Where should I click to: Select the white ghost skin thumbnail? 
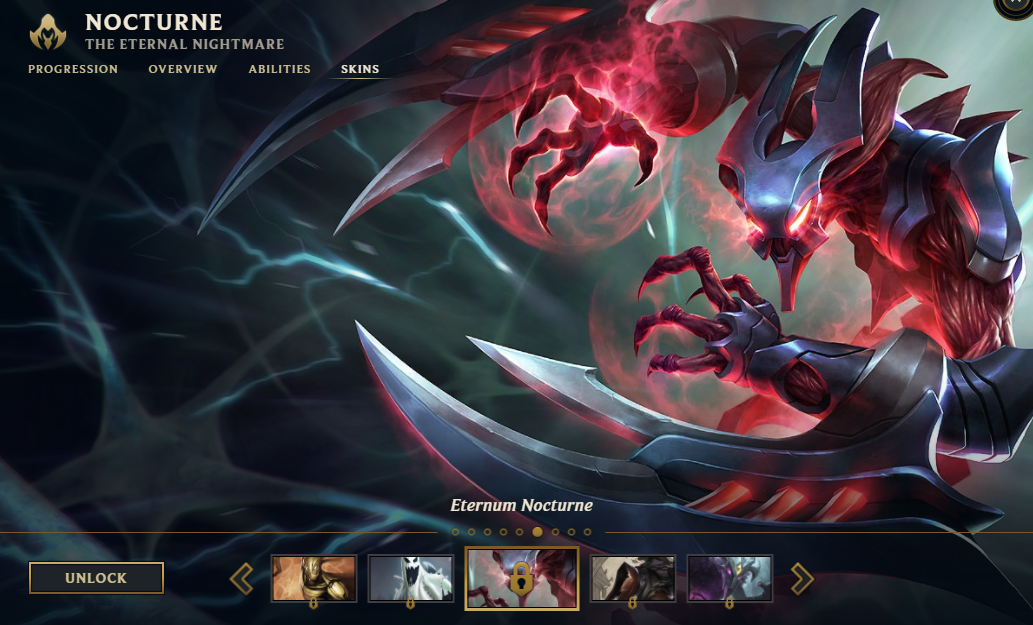[x=411, y=578]
